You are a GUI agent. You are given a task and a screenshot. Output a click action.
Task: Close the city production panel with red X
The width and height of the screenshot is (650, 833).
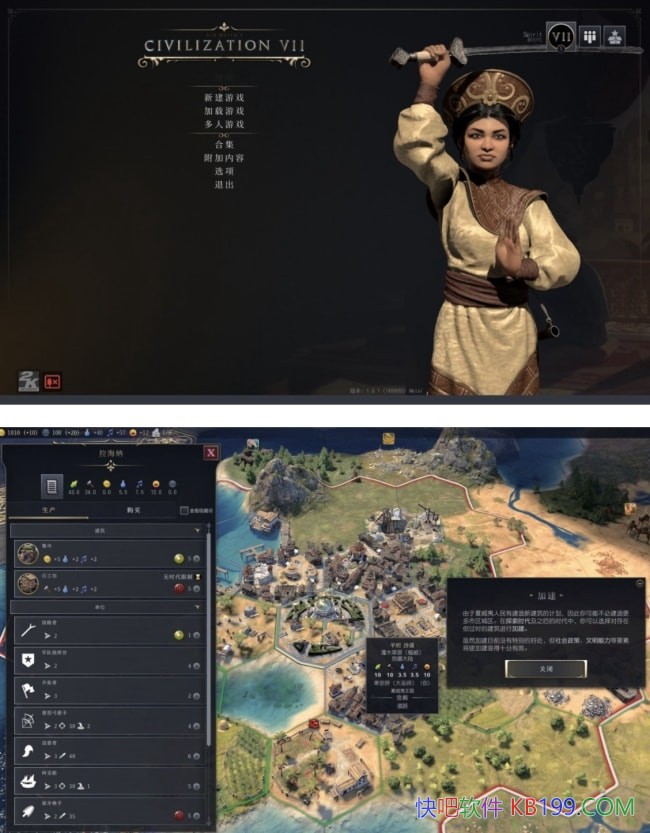click(211, 452)
